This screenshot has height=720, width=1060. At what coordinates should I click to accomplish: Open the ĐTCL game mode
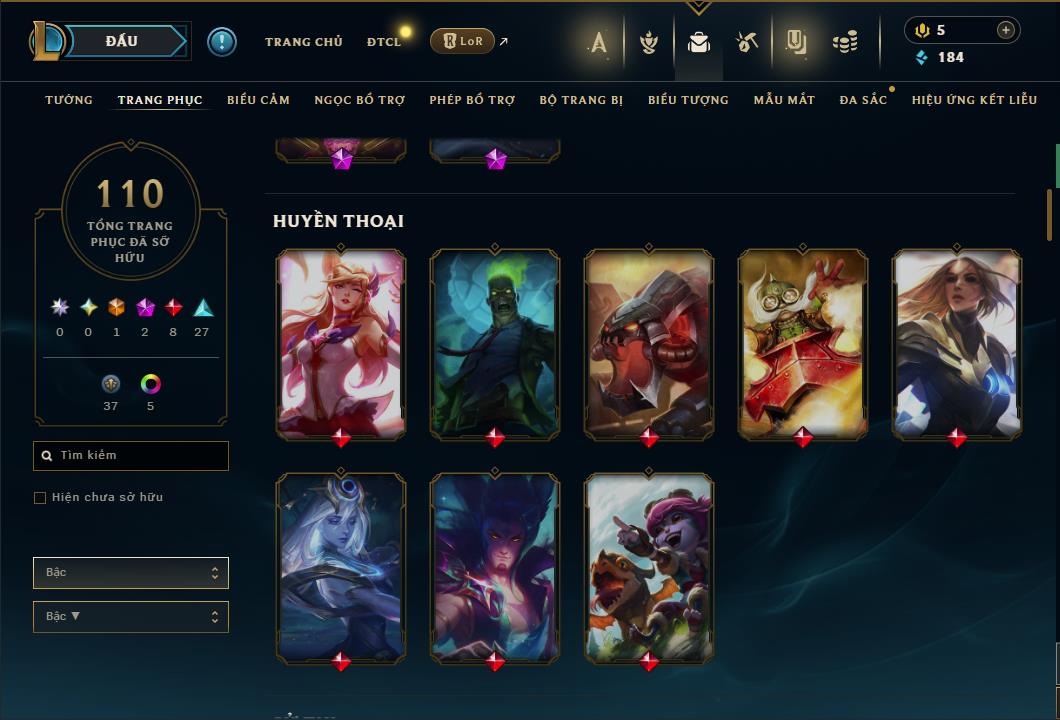click(383, 42)
